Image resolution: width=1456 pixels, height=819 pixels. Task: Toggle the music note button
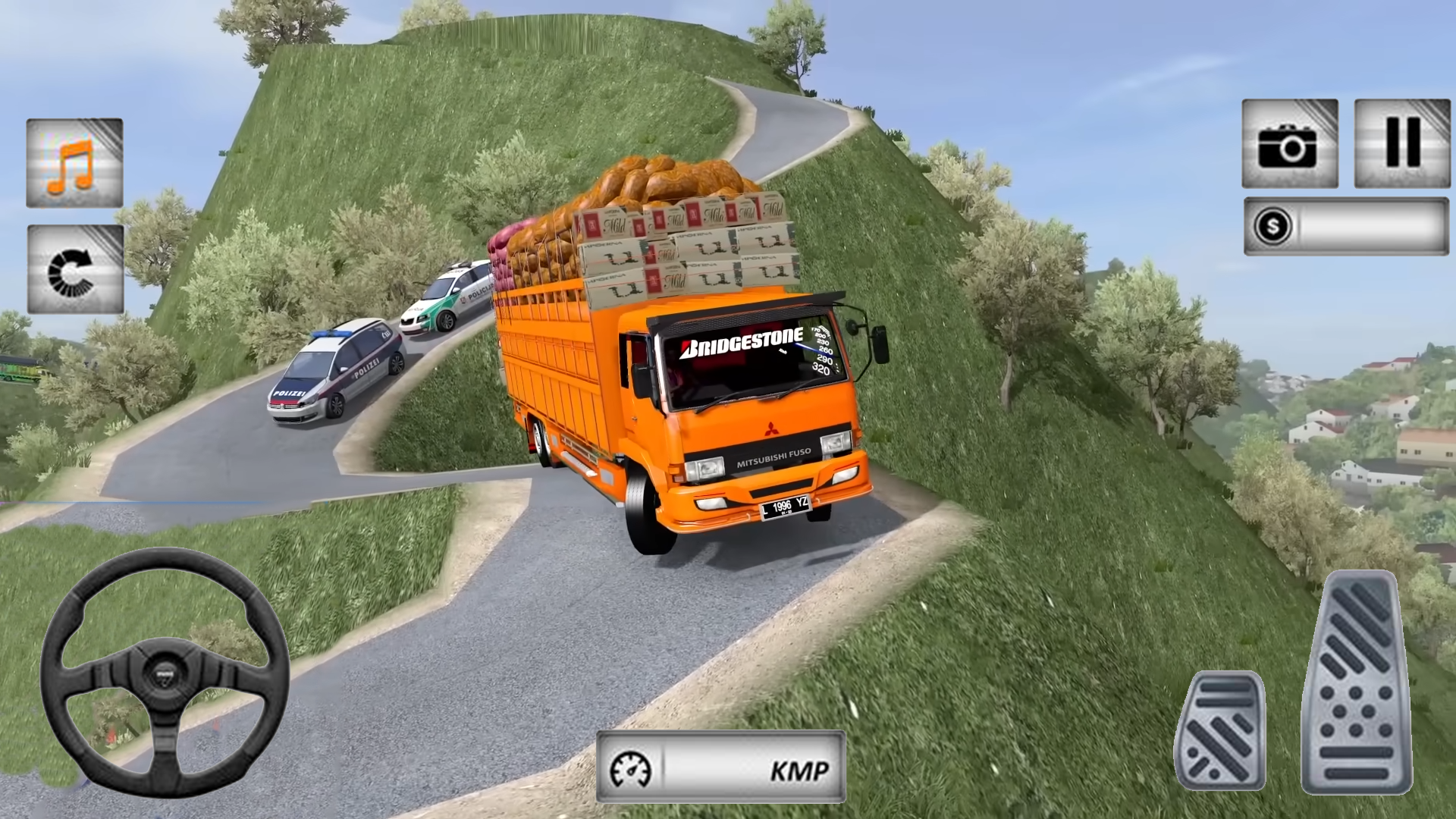[x=73, y=164]
